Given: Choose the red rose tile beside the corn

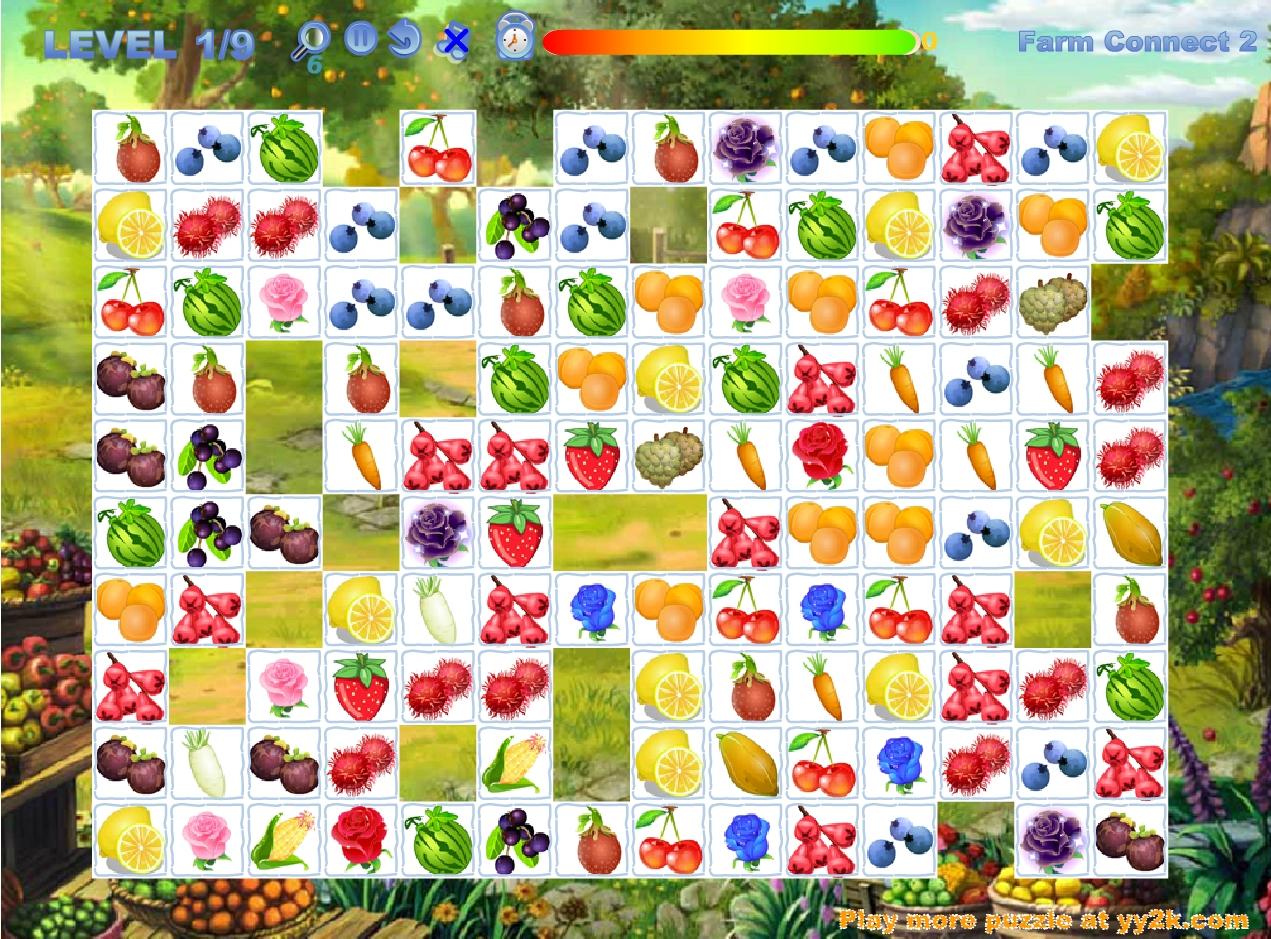Looking at the screenshot, I should 361,841.
